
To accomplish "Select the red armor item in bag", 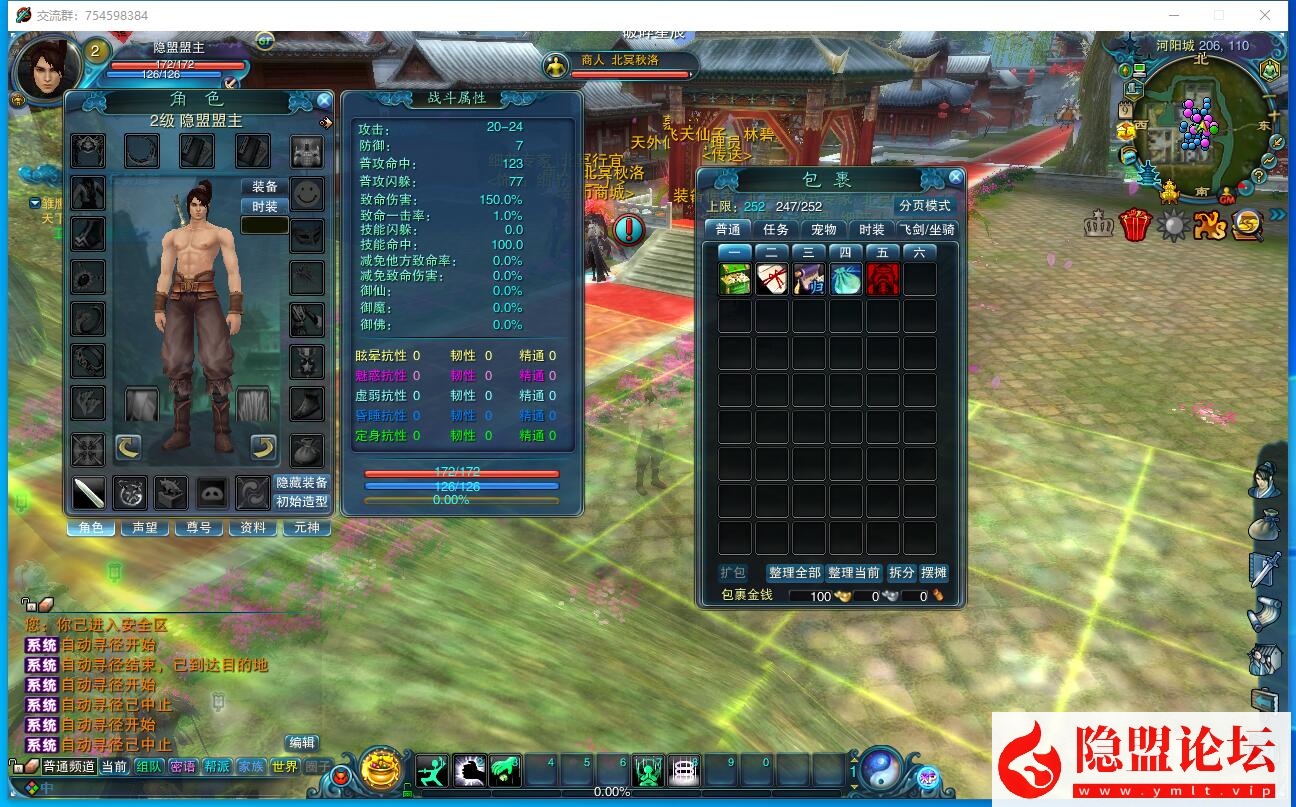I will click(882, 279).
